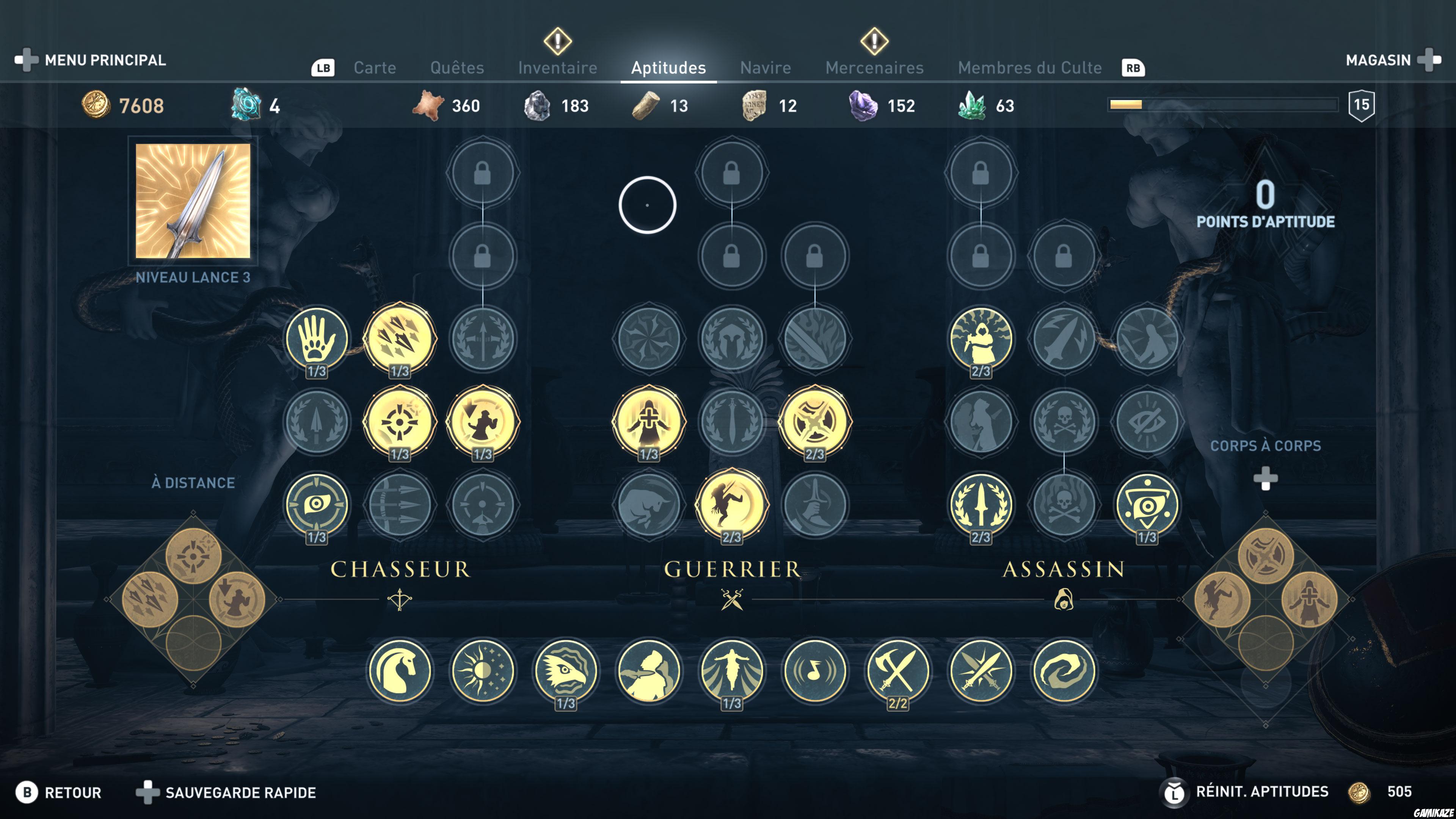The image size is (1456, 819).
Task: Switch to the Inventaire tab
Action: click(557, 67)
